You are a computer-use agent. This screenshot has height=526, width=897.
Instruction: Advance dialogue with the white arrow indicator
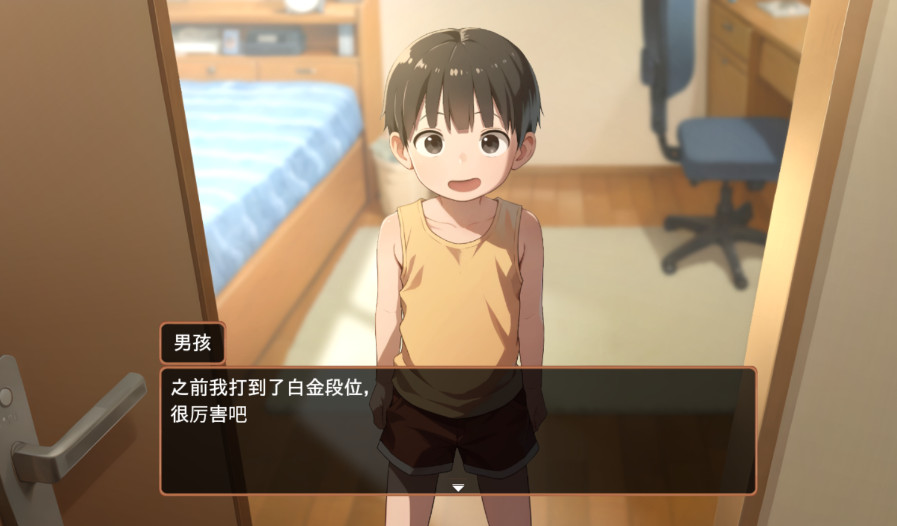458,487
